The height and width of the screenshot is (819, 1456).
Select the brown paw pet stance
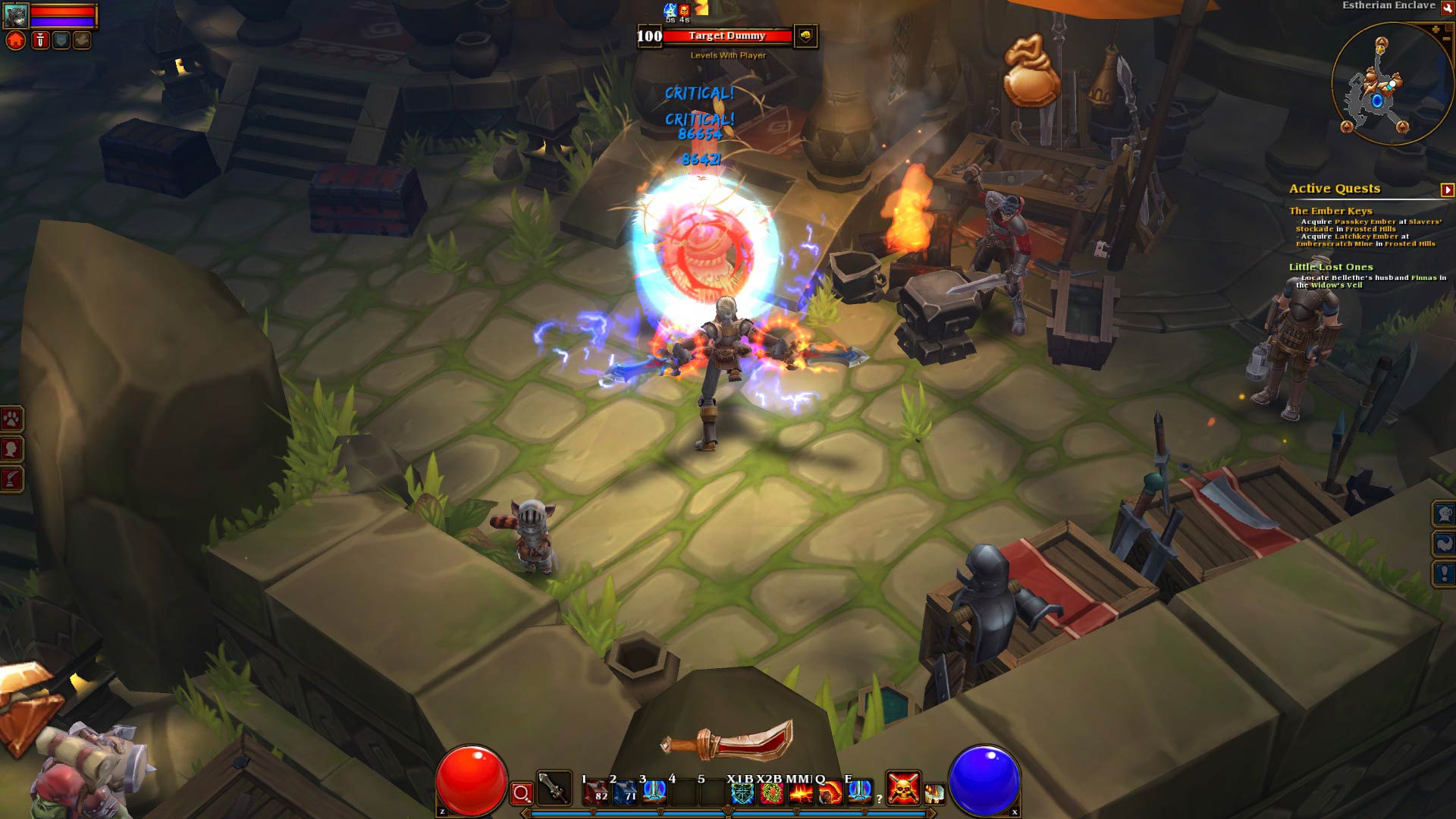coord(82,41)
